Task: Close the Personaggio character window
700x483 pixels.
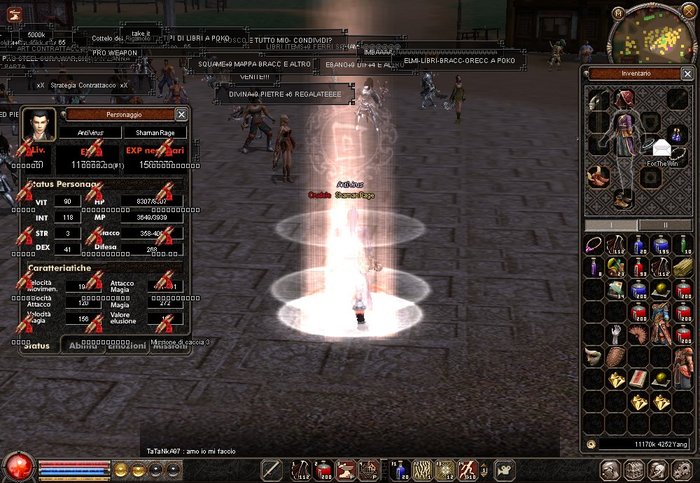Action: [181, 115]
